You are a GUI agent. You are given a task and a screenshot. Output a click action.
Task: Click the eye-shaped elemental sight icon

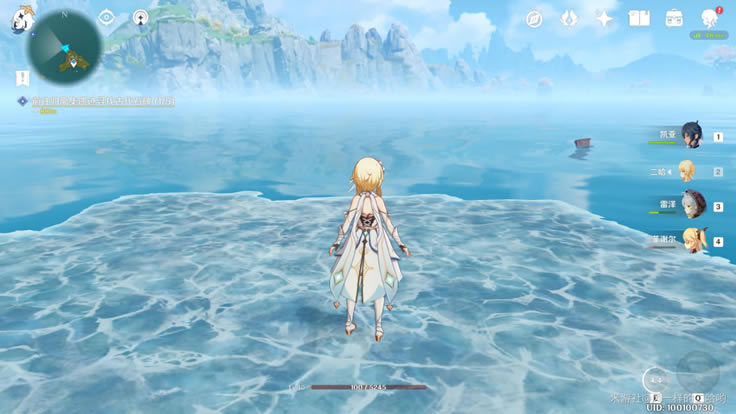tap(107, 18)
